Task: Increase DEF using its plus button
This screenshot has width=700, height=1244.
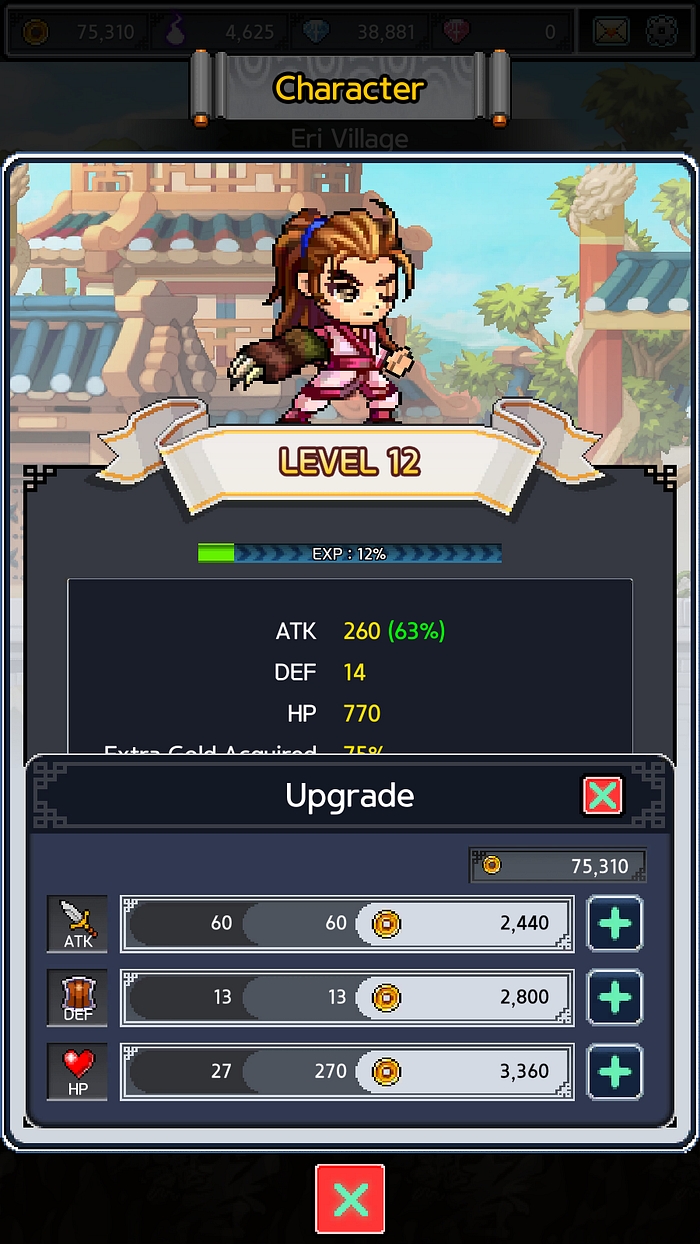Action: pyautogui.click(x=614, y=997)
